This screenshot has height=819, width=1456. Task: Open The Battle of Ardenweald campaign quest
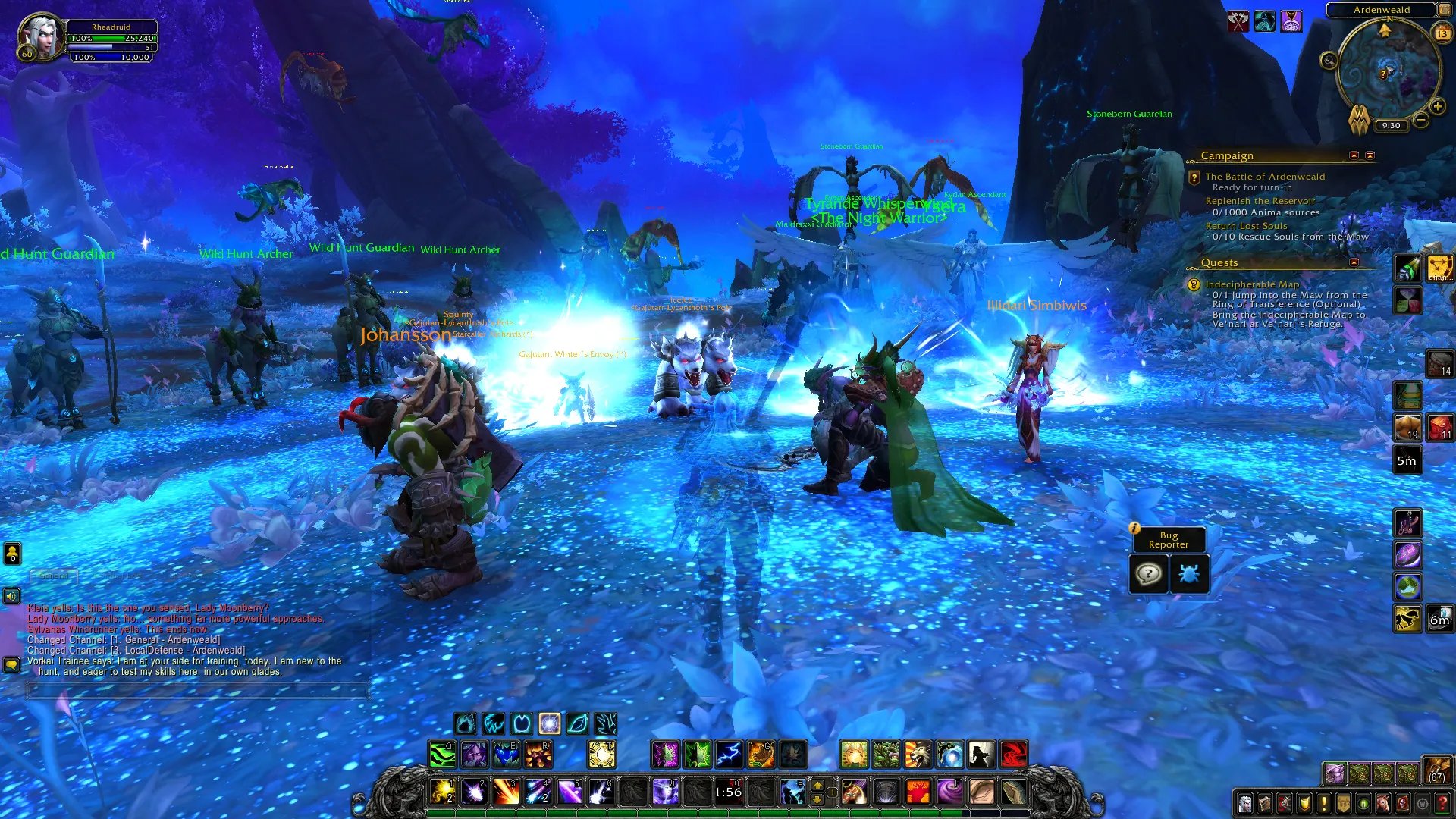[1265, 177]
